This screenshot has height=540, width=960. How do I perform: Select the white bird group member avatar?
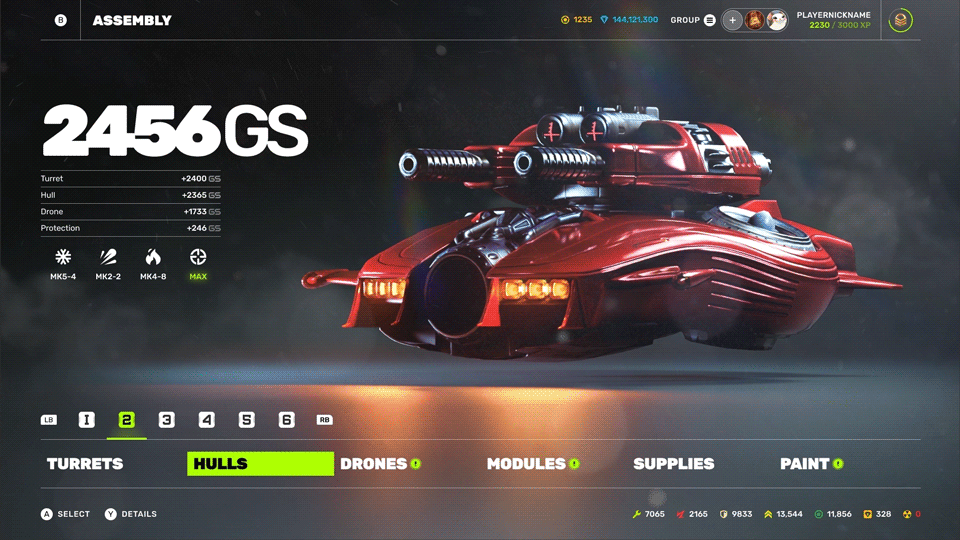pyautogui.click(x=777, y=20)
